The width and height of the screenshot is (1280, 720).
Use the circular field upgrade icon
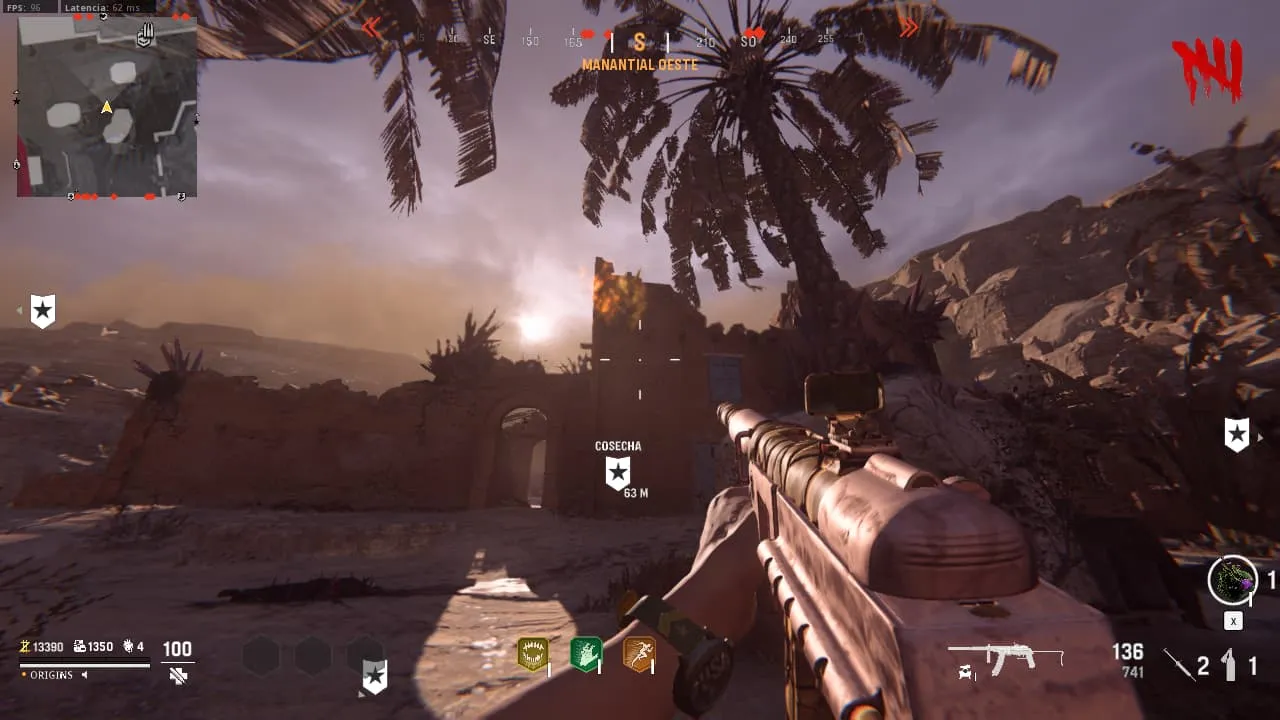(x=1232, y=580)
